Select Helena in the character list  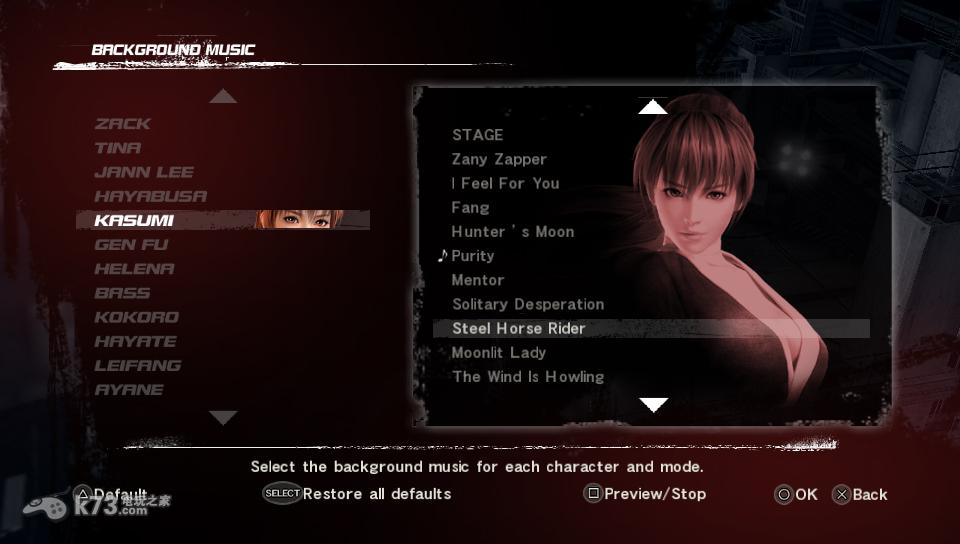(x=134, y=269)
